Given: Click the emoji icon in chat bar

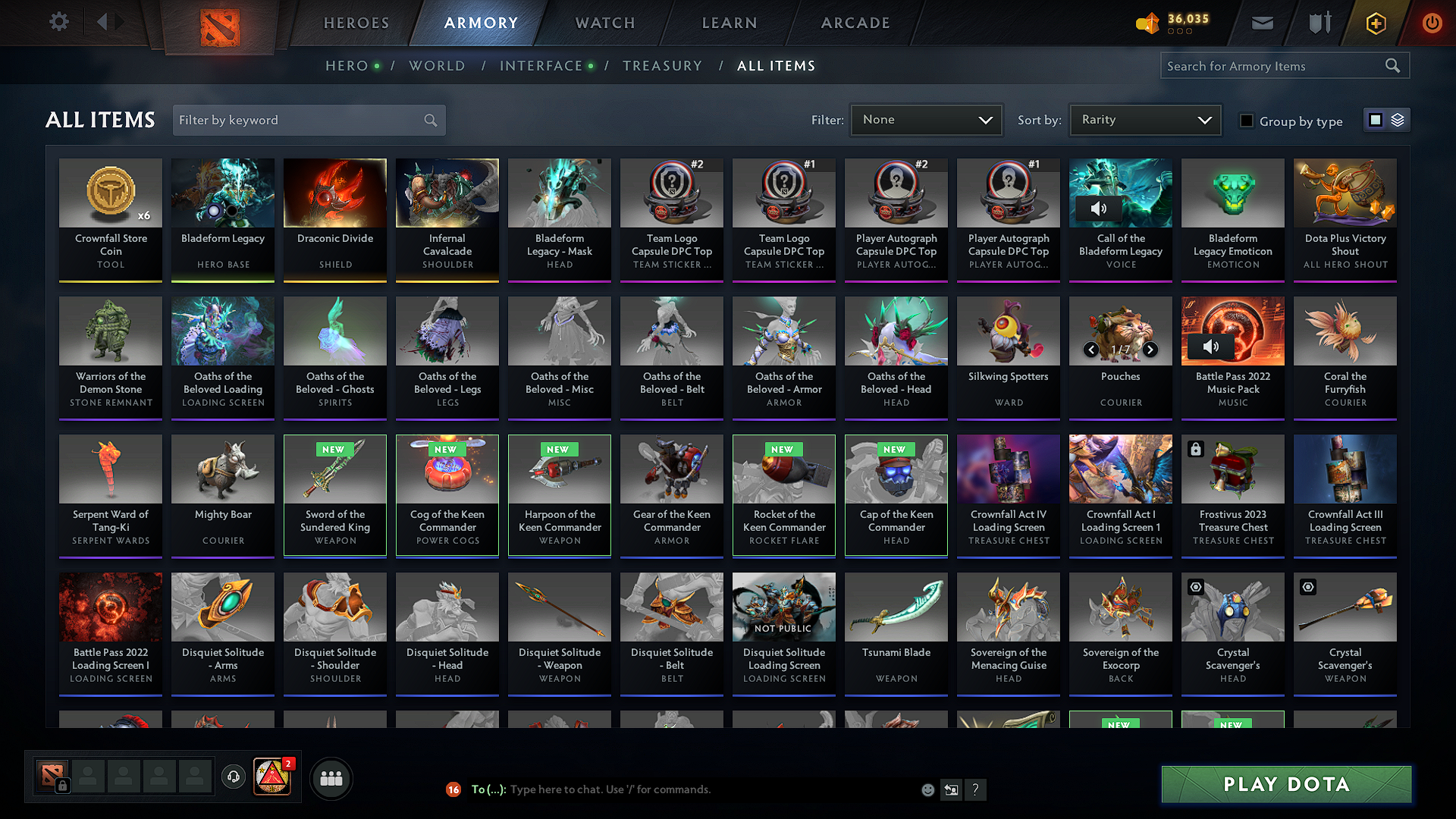Looking at the screenshot, I should point(927,789).
